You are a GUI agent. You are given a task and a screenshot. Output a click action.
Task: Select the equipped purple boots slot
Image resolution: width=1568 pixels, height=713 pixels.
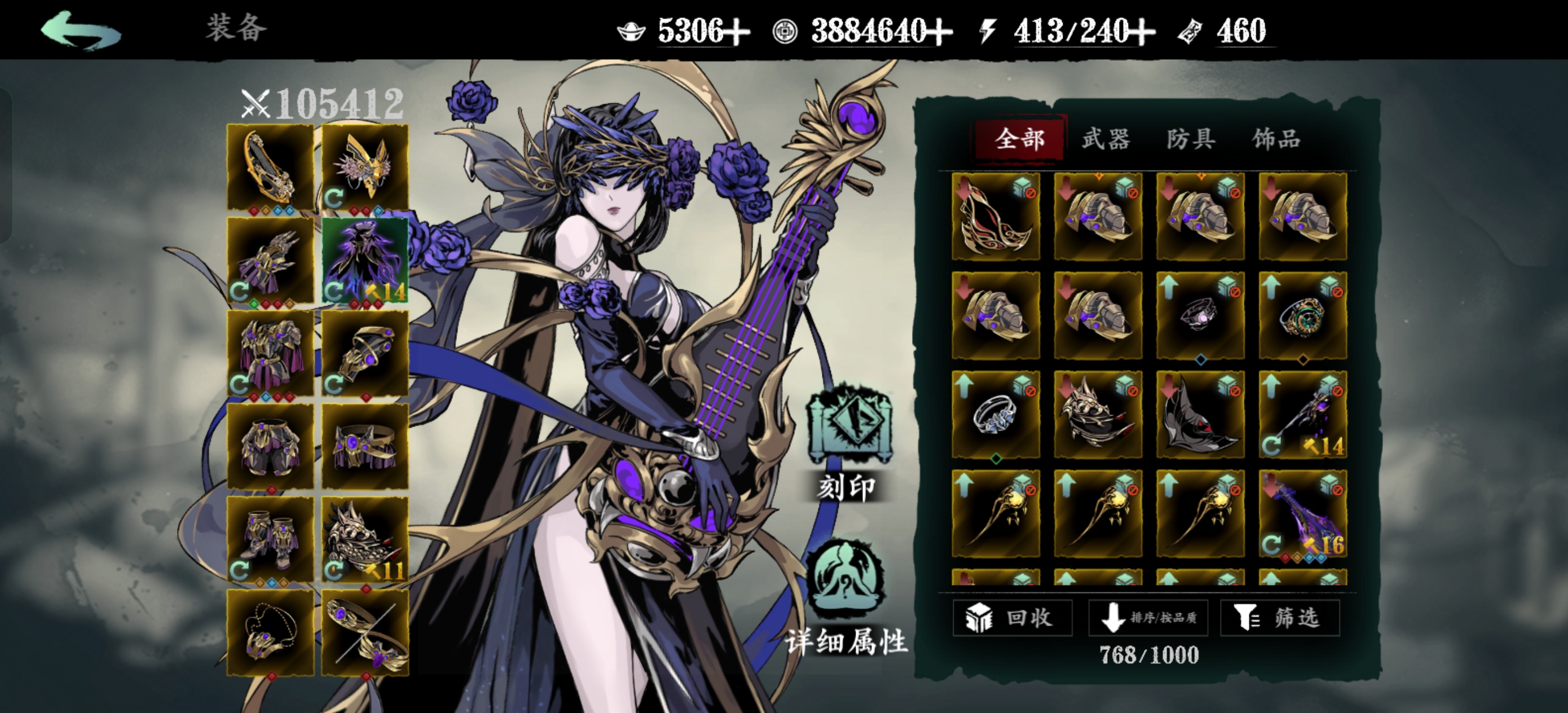pyautogui.click(x=270, y=539)
